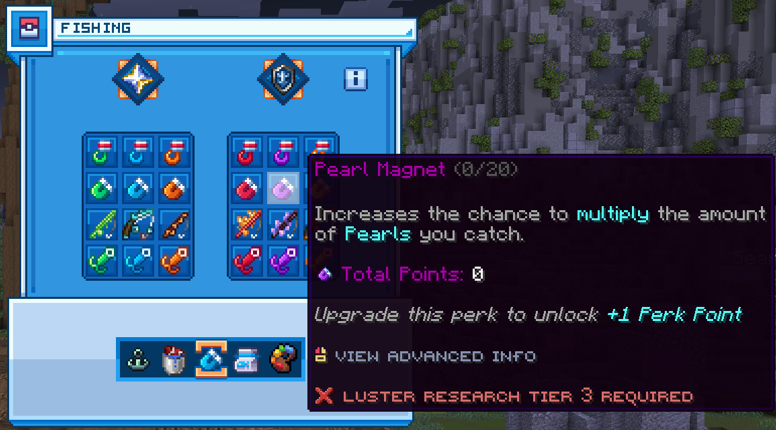
Task: Open the bait bucket tab
Action: 175,358
